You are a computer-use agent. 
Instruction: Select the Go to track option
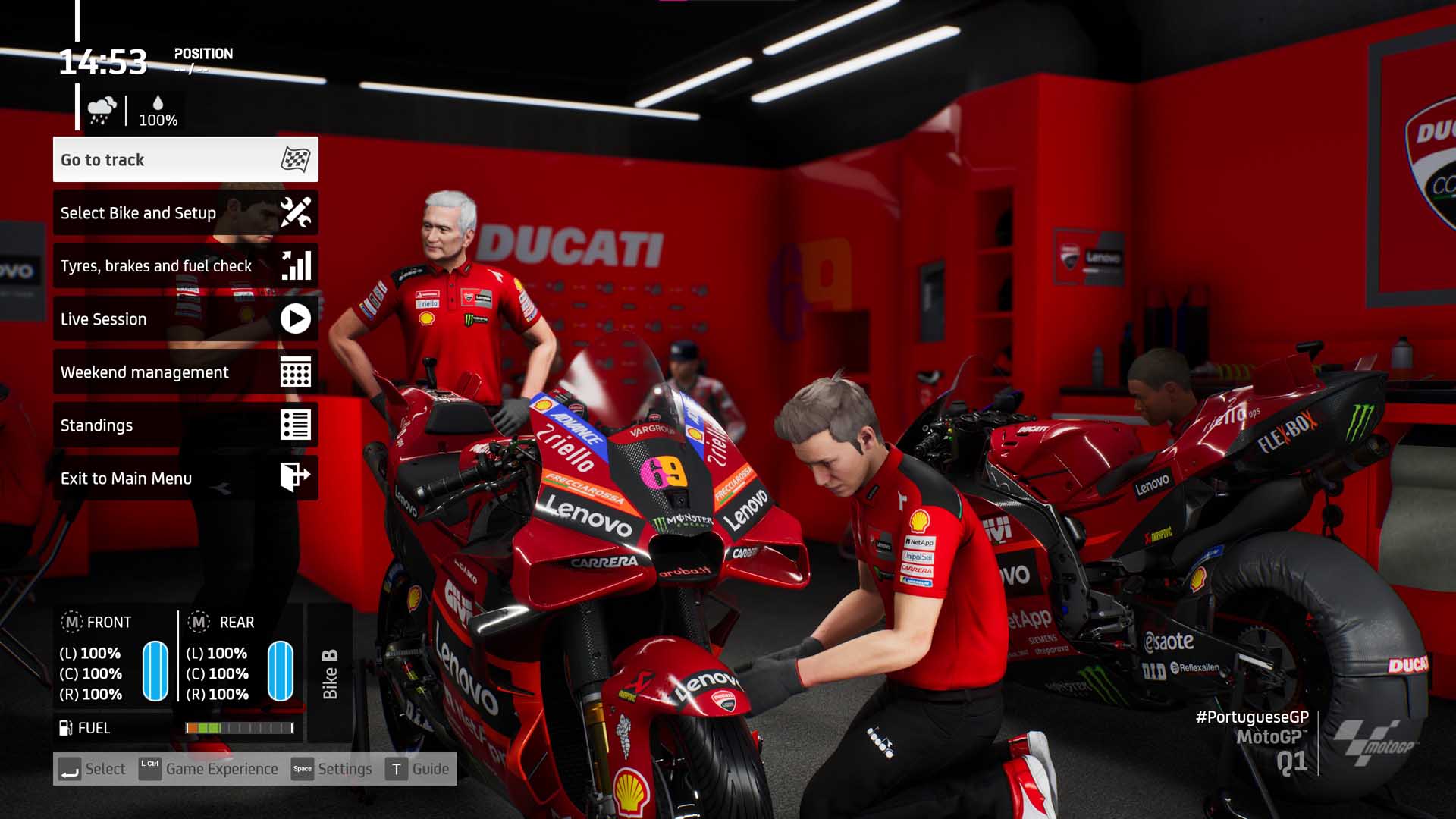coord(185,160)
